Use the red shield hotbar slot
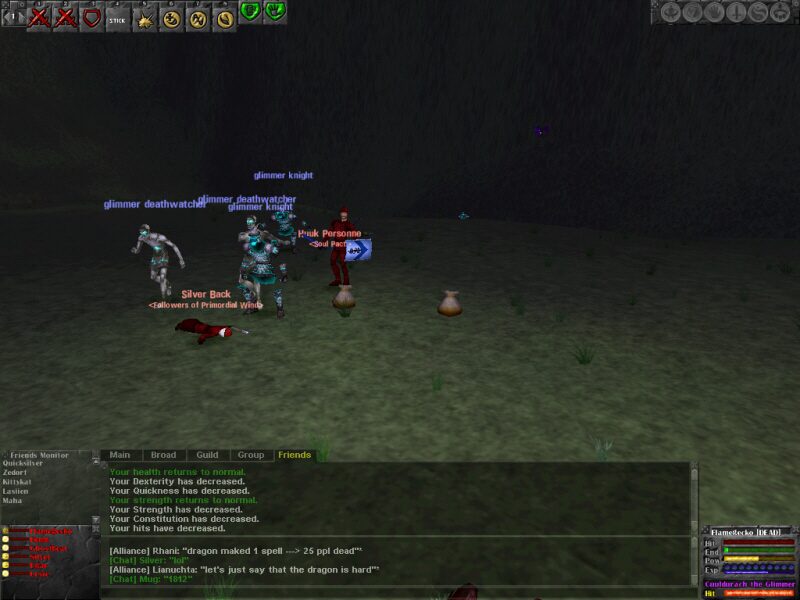The width and height of the screenshot is (800, 600). click(91, 18)
